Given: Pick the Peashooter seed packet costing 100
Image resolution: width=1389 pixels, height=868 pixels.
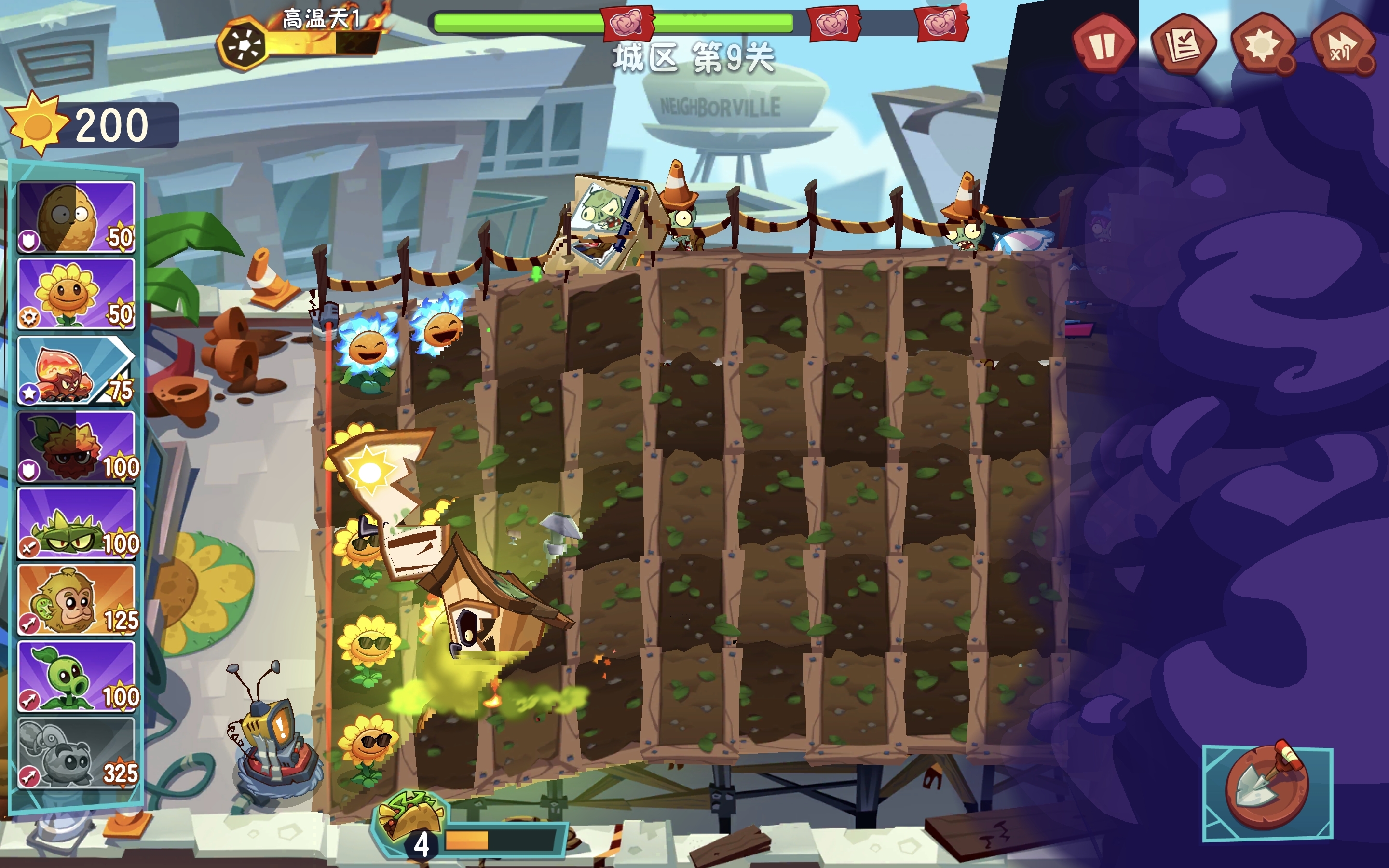Looking at the screenshot, I should pyautogui.click(x=76, y=677).
